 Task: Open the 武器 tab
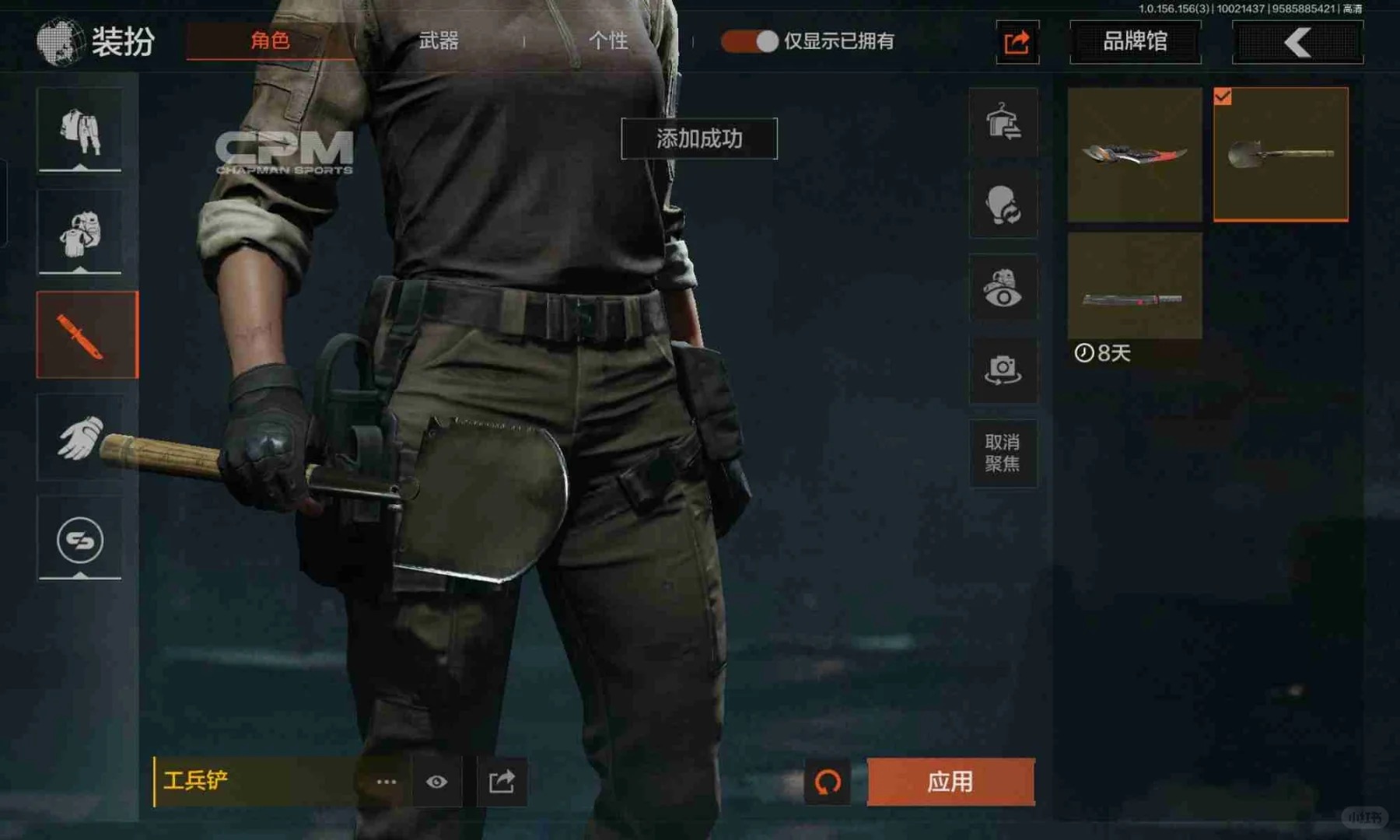(x=439, y=40)
